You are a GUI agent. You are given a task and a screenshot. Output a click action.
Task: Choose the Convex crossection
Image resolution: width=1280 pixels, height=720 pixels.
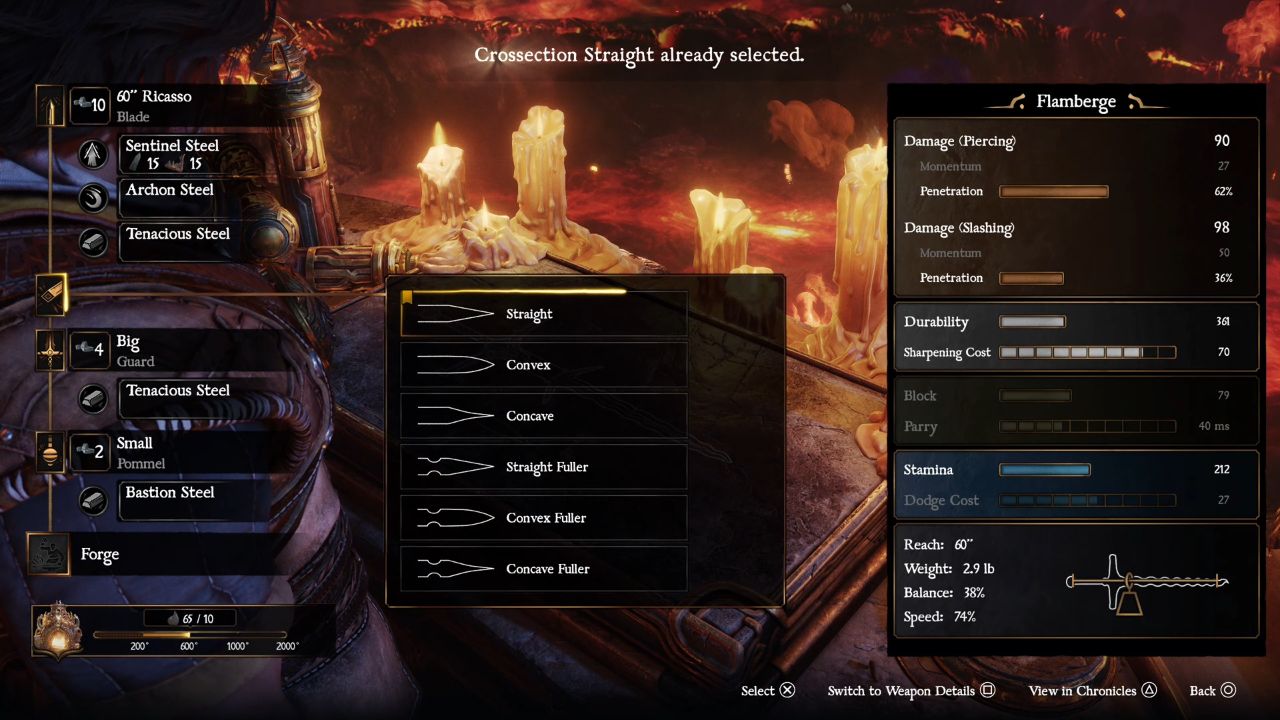tap(543, 365)
